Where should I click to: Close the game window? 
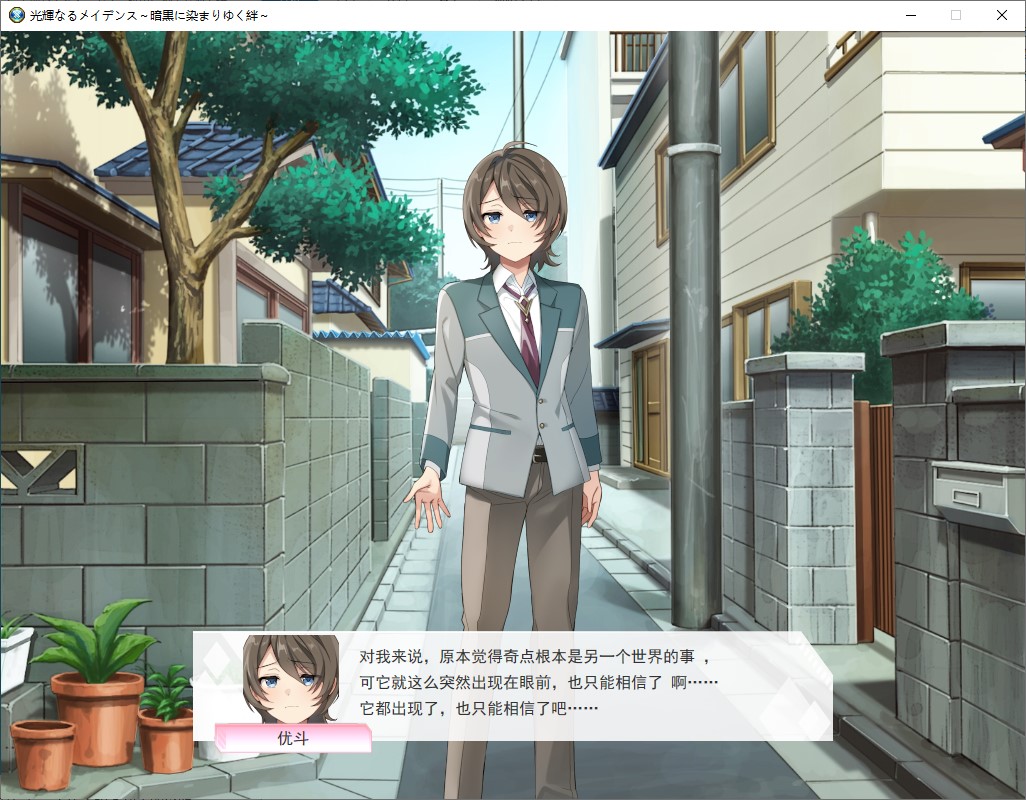click(1001, 15)
